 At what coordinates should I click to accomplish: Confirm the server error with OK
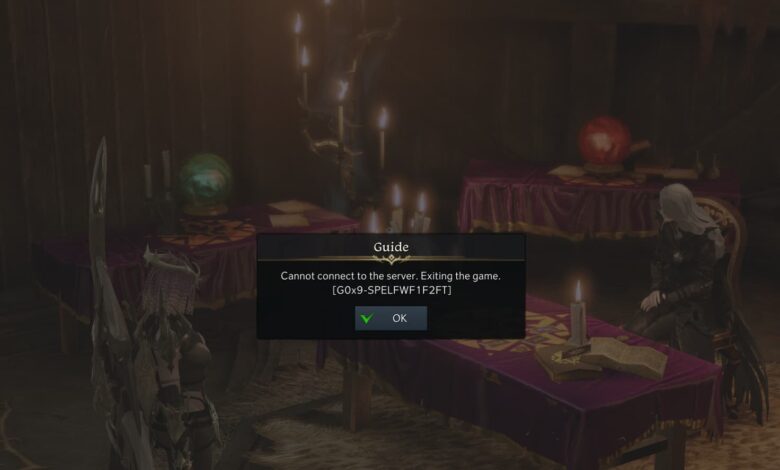(391, 318)
